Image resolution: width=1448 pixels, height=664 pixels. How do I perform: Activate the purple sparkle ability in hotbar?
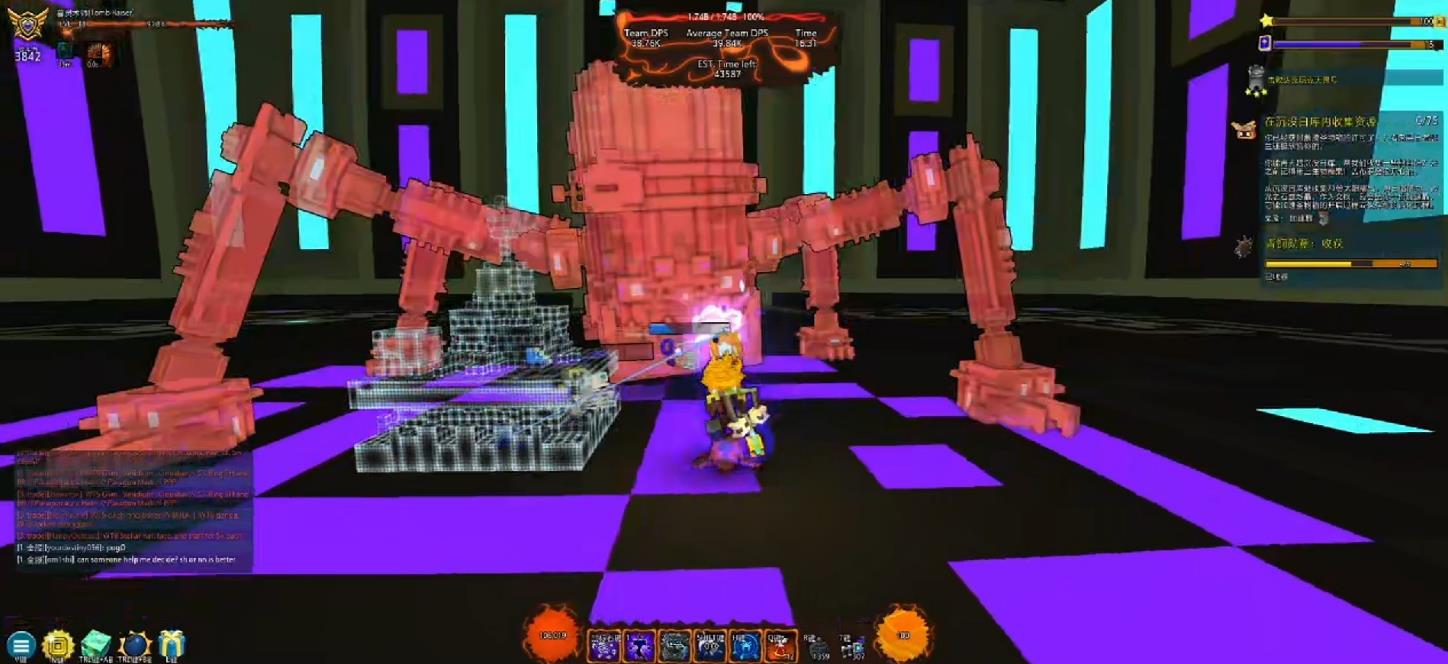pos(604,646)
